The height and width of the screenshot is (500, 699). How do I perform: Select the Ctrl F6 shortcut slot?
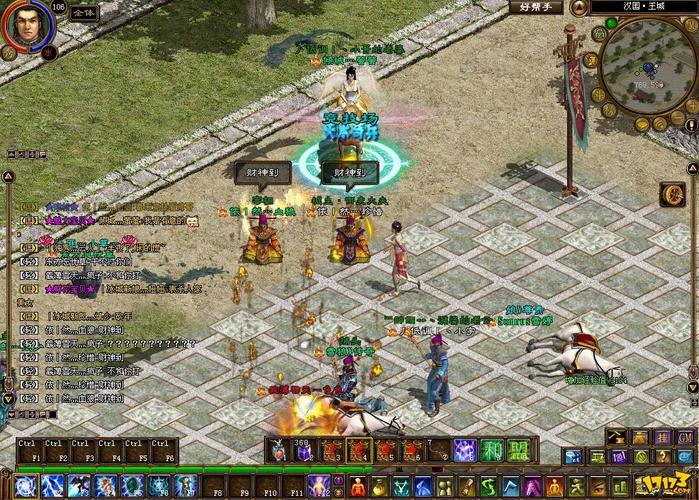(x=165, y=451)
